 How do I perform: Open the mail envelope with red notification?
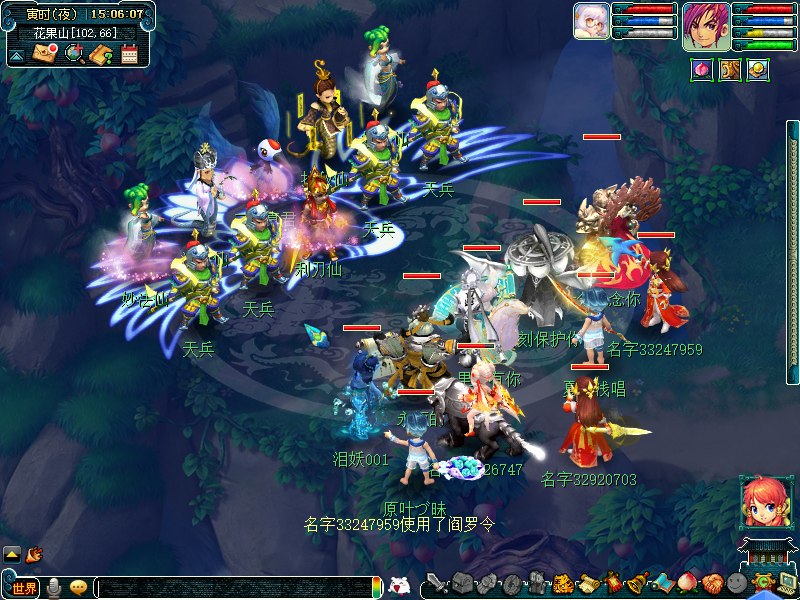pos(45,53)
